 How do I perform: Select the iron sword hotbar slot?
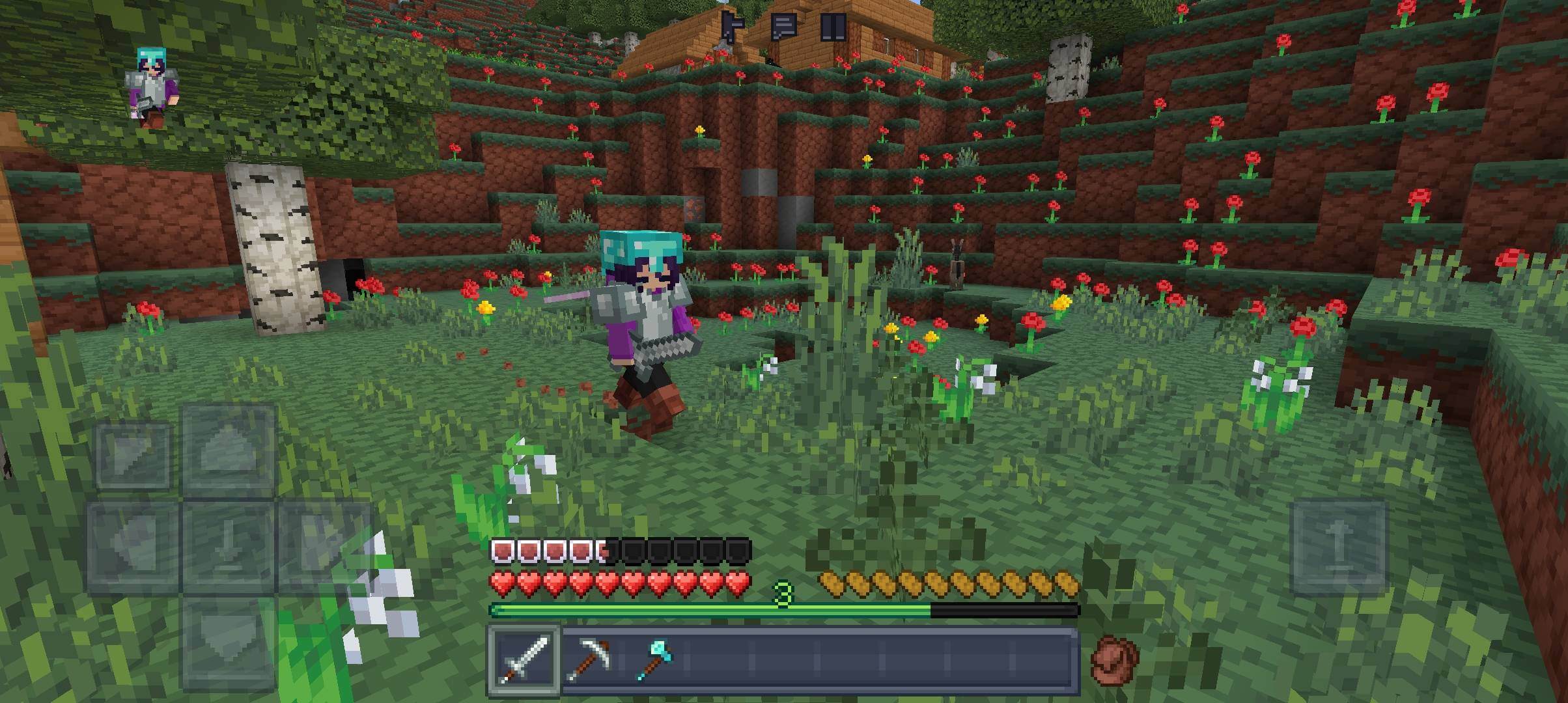[524, 659]
